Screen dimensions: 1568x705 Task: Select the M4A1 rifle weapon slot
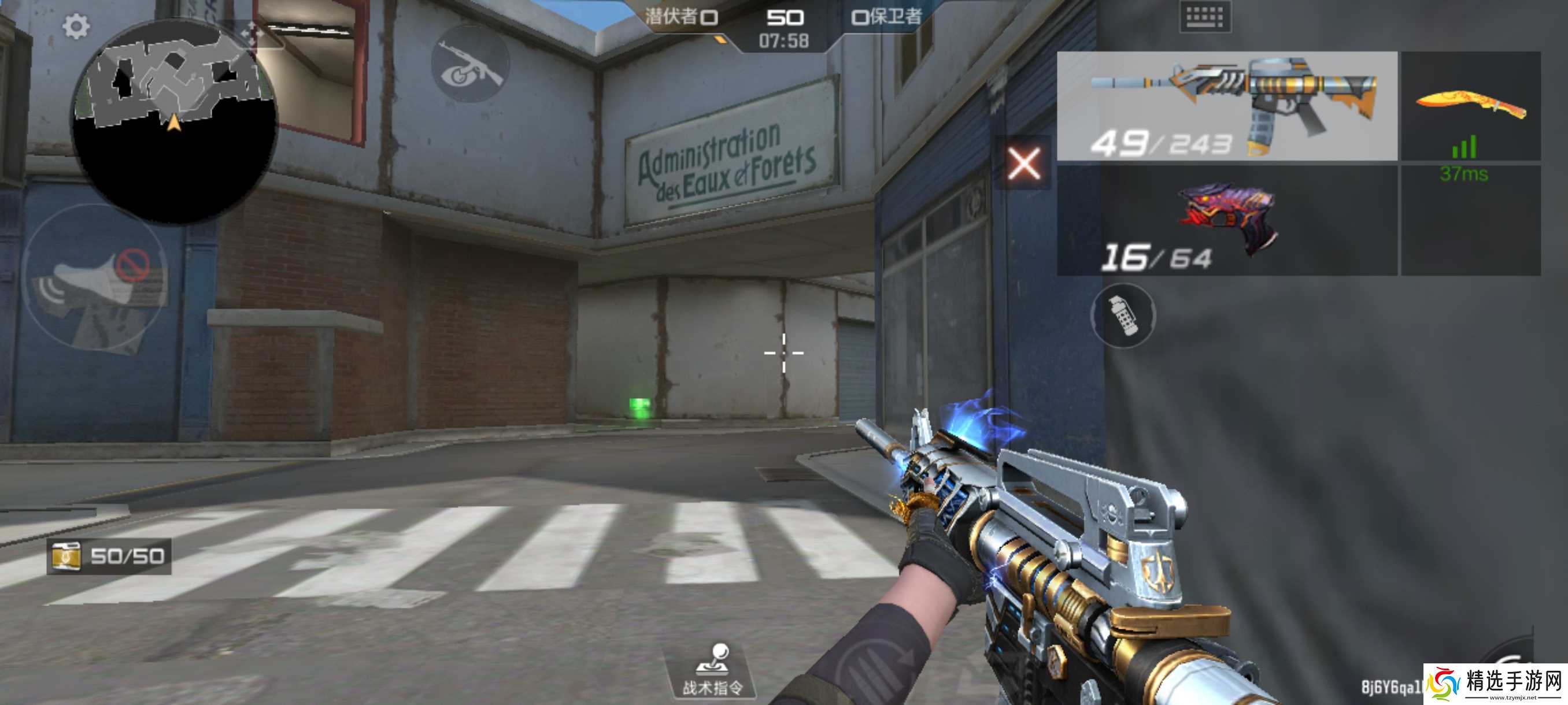click(1226, 106)
